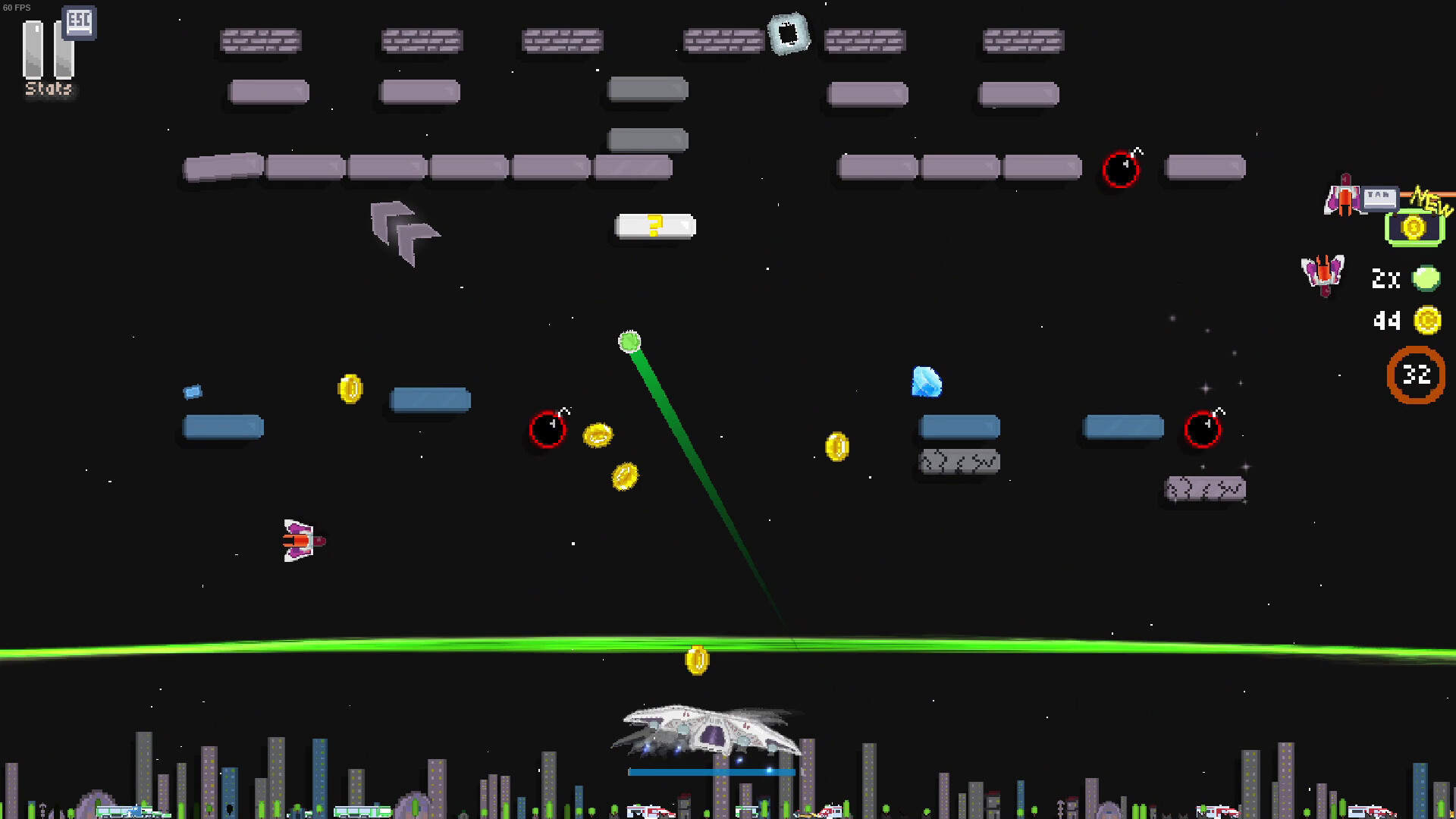Screen dimensions: 1456x819
Task: Open the pause menu via the ESC icon
Action: pos(78,23)
